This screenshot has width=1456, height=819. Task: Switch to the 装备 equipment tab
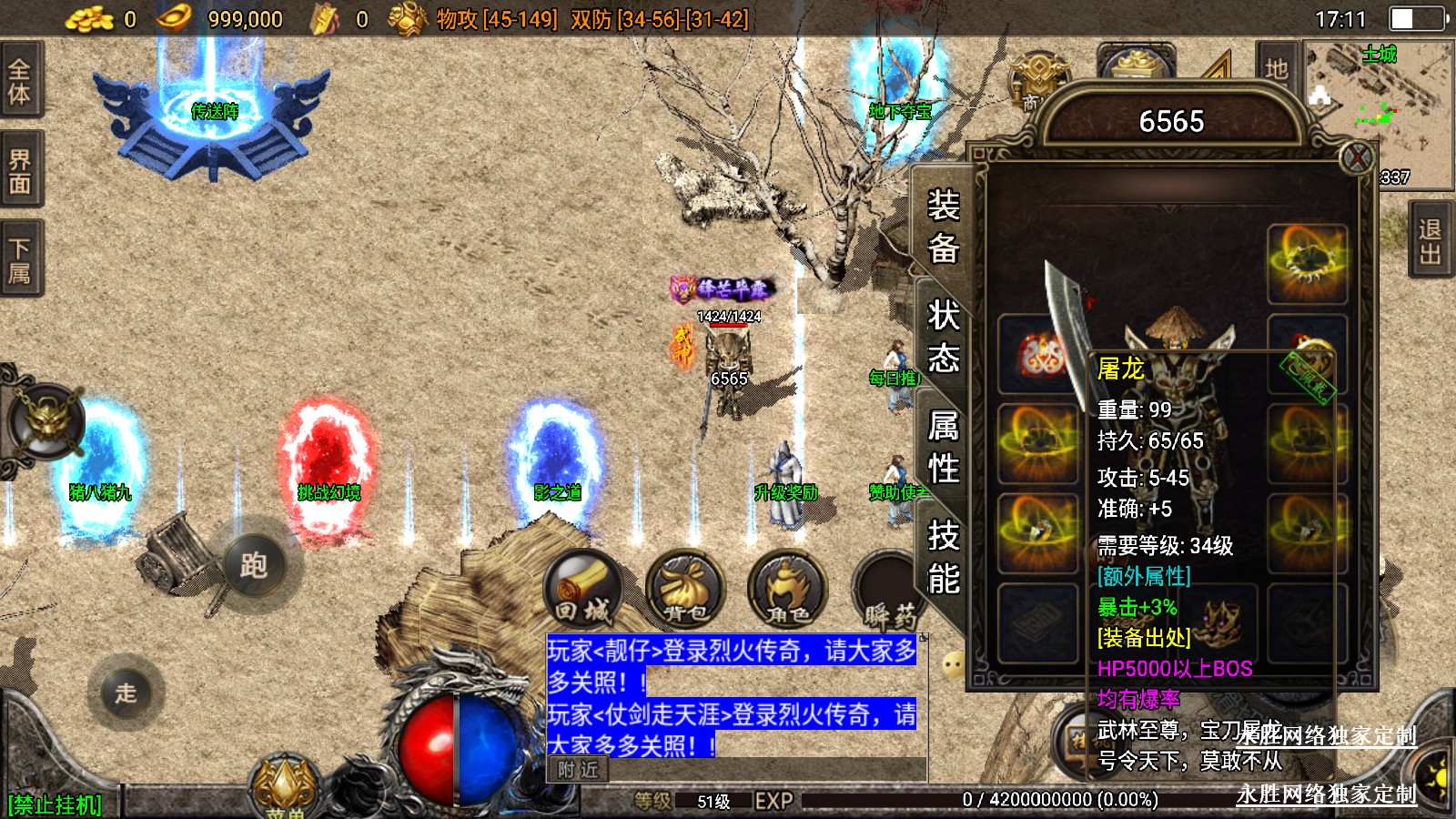click(944, 226)
